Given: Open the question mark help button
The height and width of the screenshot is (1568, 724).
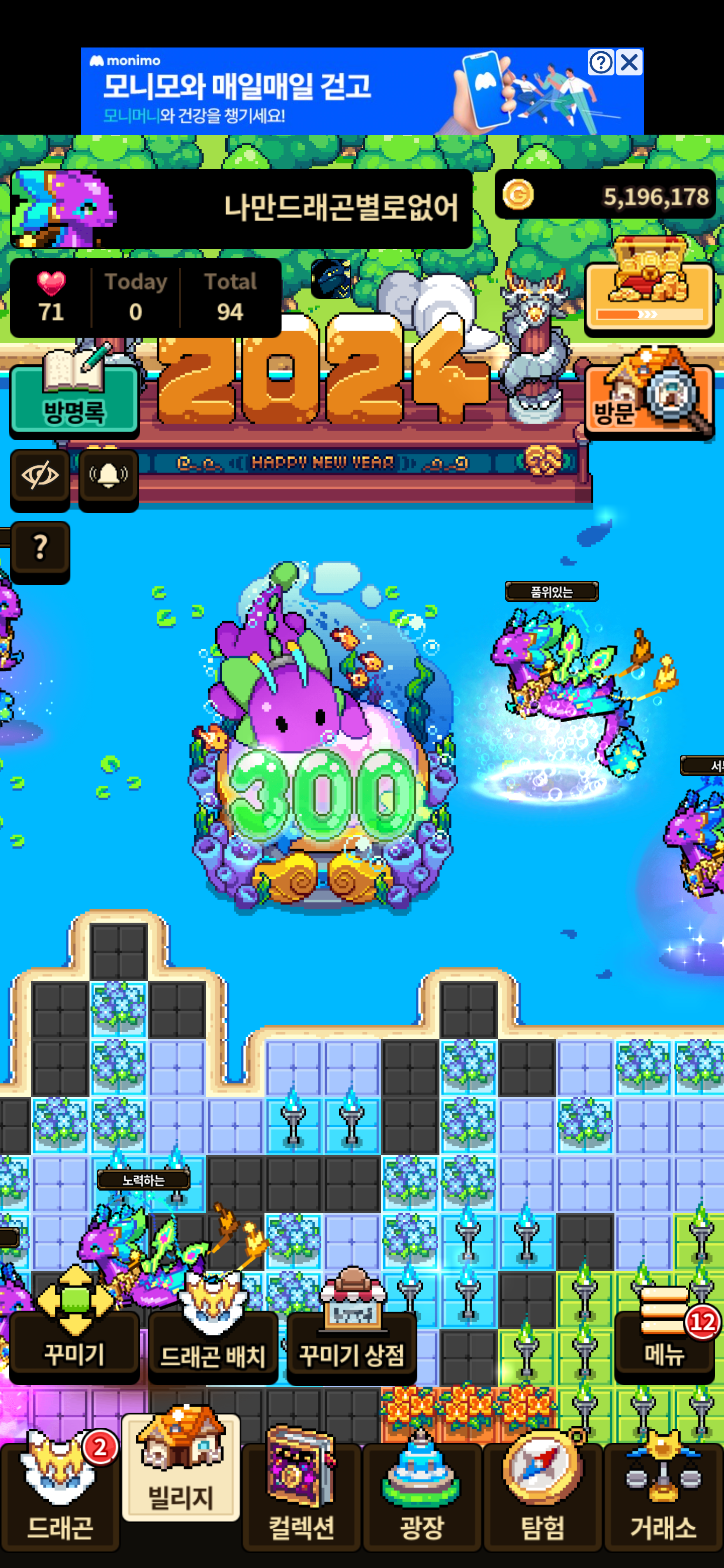Looking at the screenshot, I should pyautogui.click(x=40, y=547).
